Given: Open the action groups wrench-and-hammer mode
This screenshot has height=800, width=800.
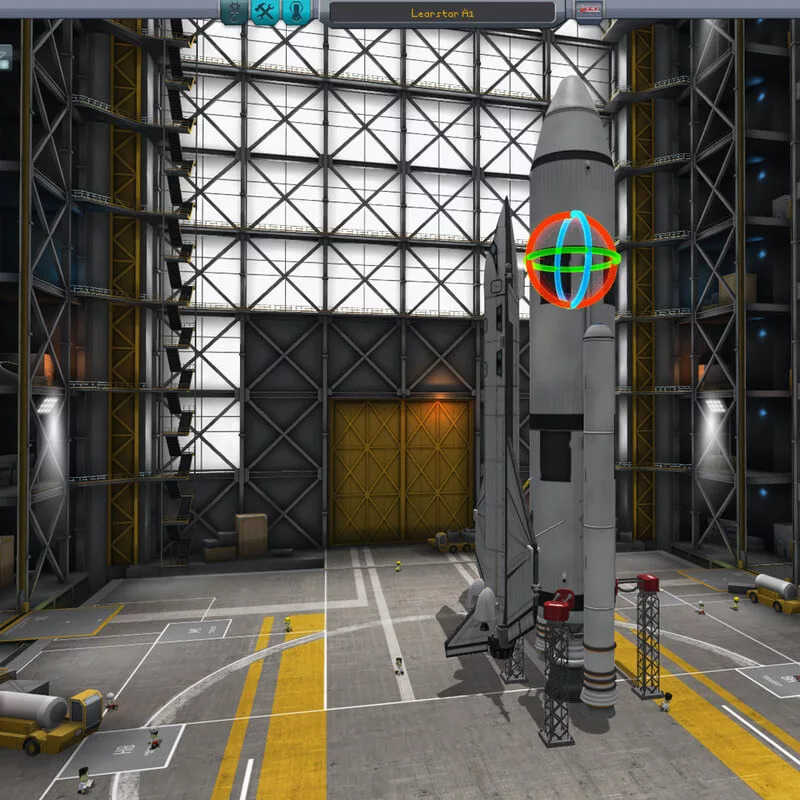Looking at the screenshot, I should pos(264,11).
